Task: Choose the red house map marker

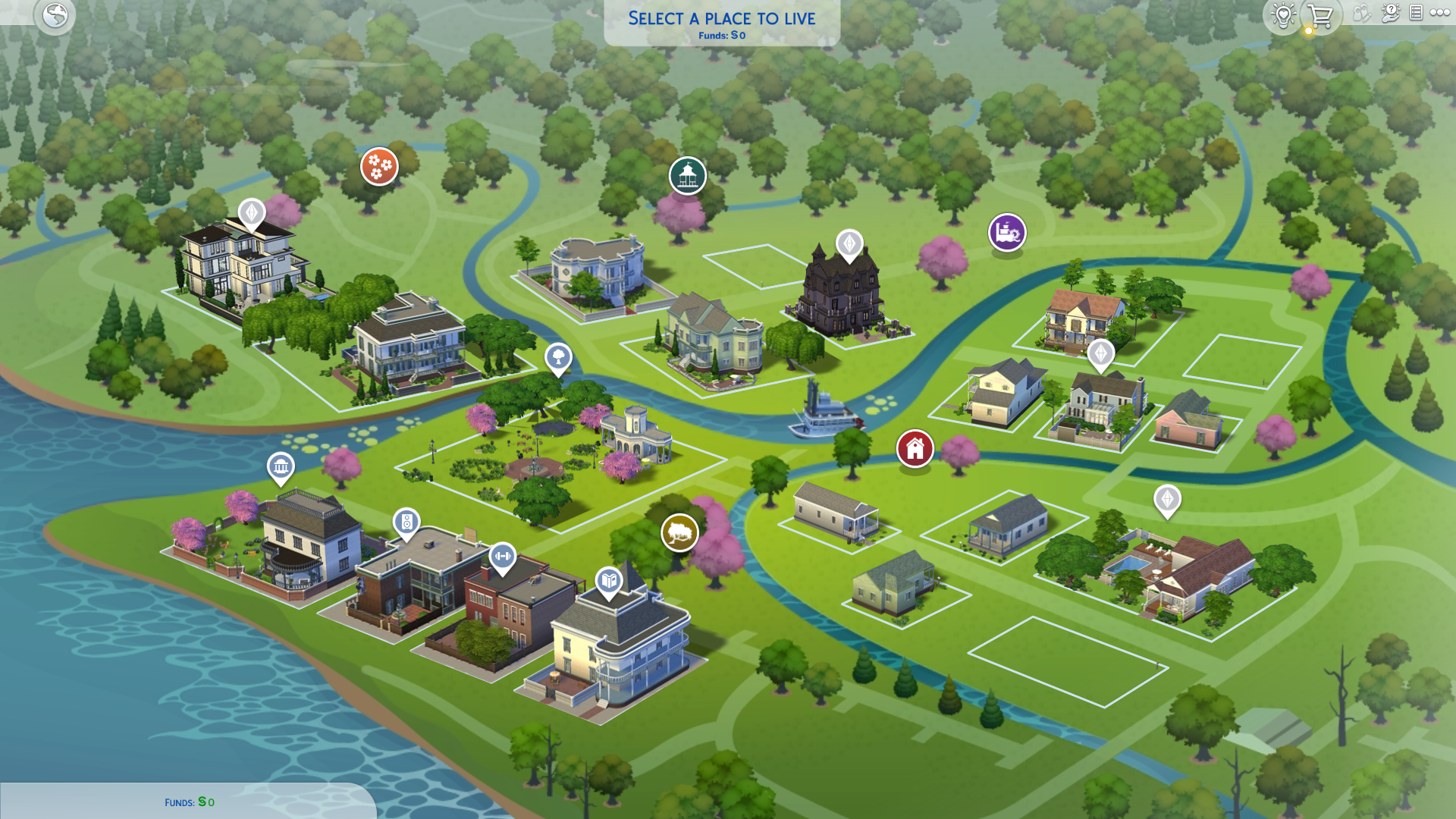Action: tap(915, 449)
